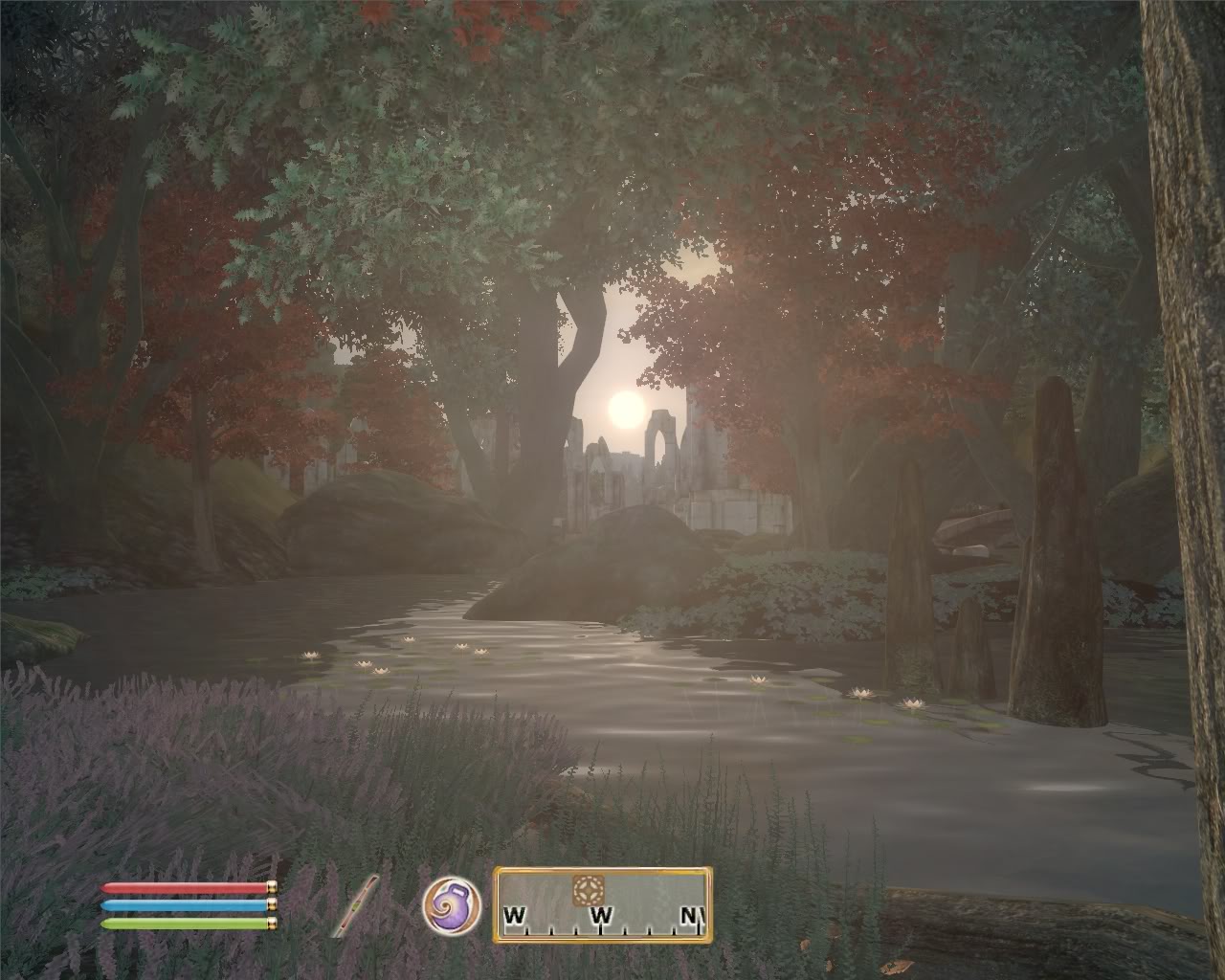Select the equipped weapon icon
The image size is (1225, 980).
[x=356, y=906]
